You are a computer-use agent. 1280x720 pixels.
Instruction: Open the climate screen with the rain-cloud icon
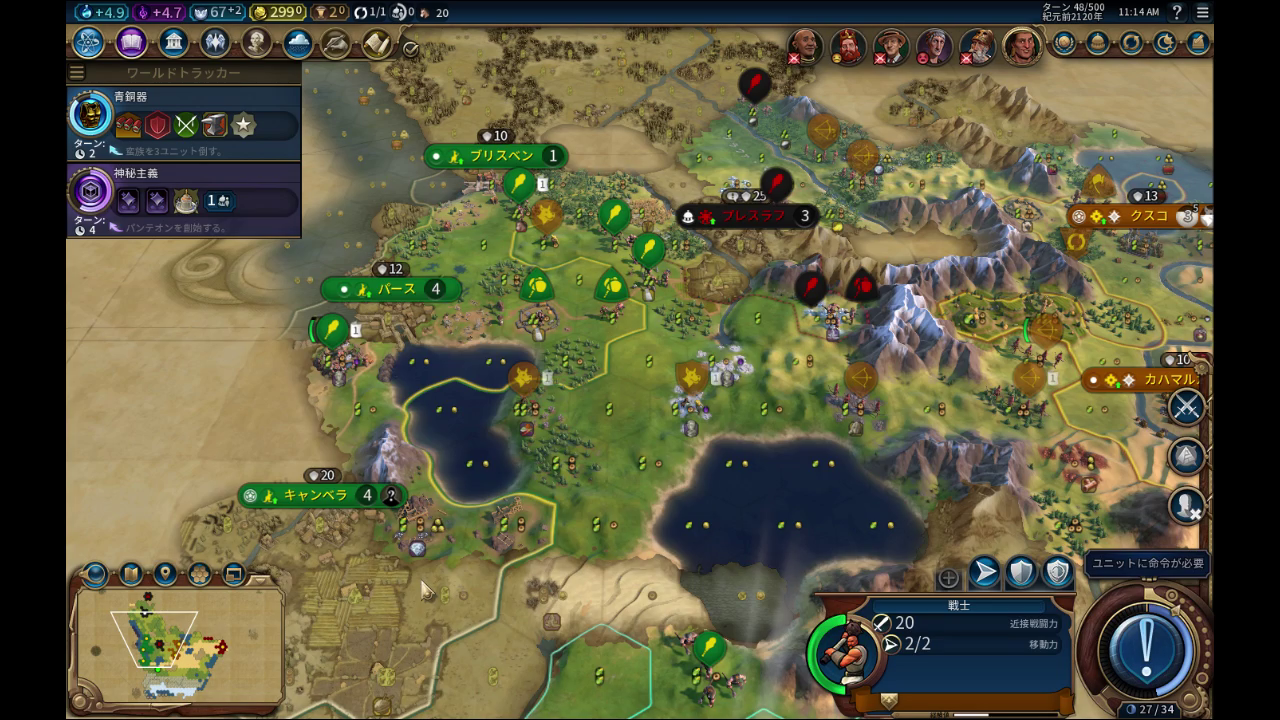coord(297,43)
